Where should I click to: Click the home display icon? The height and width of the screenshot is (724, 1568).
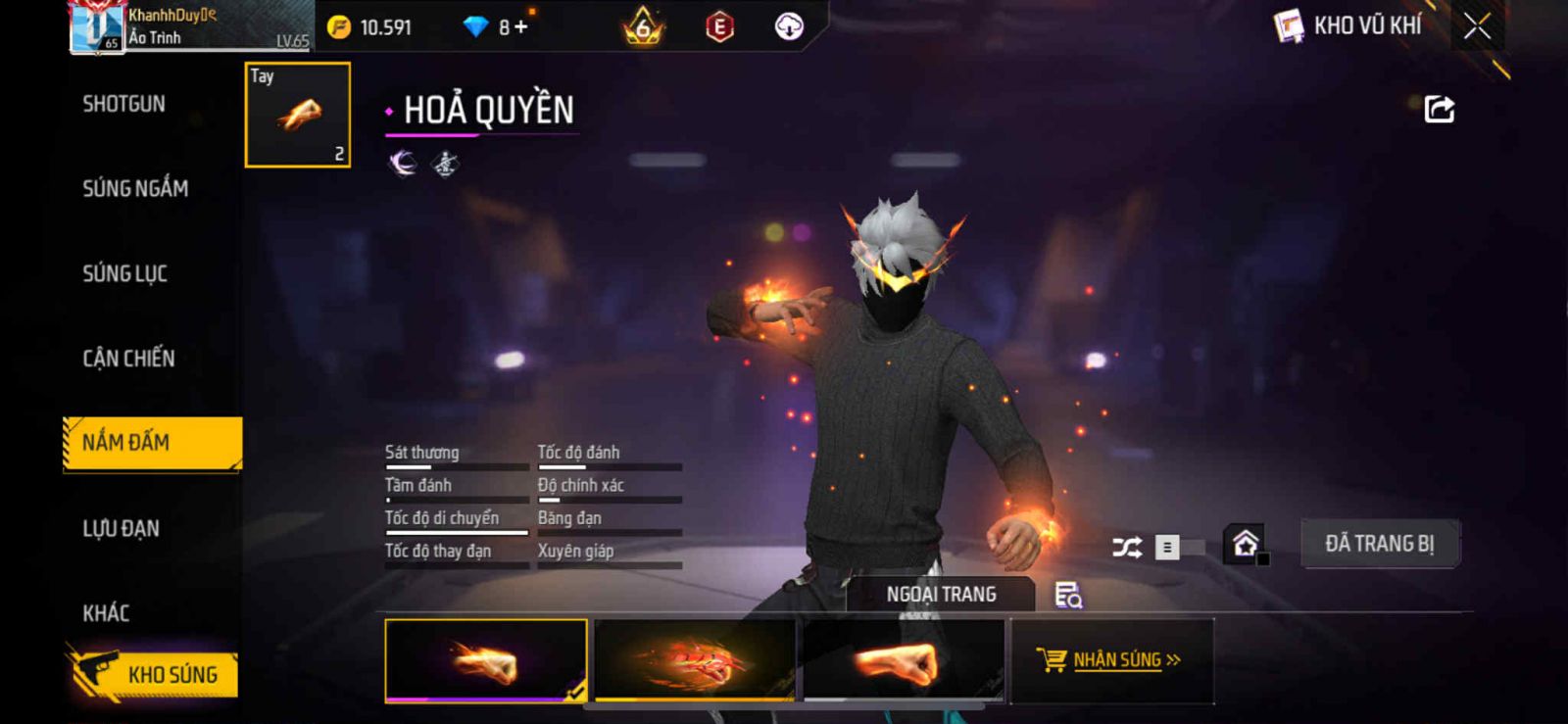1245,544
